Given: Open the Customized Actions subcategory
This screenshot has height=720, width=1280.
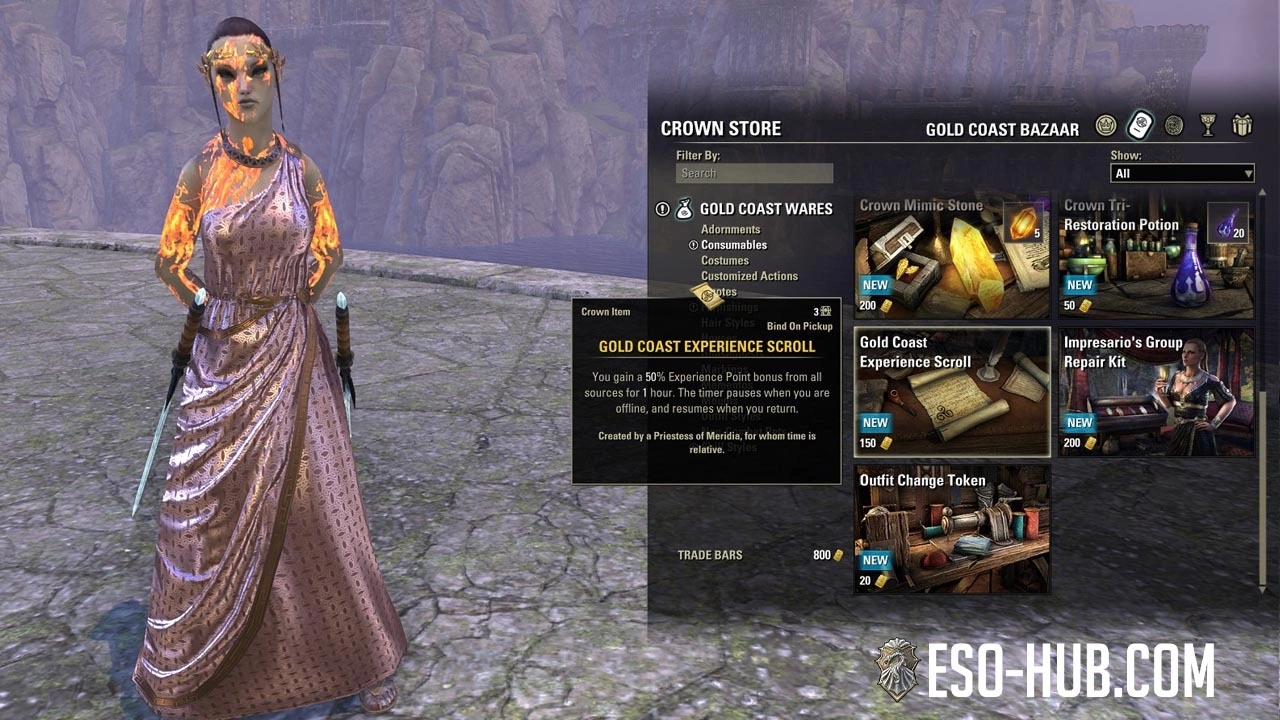Looking at the screenshot, I should pos(749,276).
